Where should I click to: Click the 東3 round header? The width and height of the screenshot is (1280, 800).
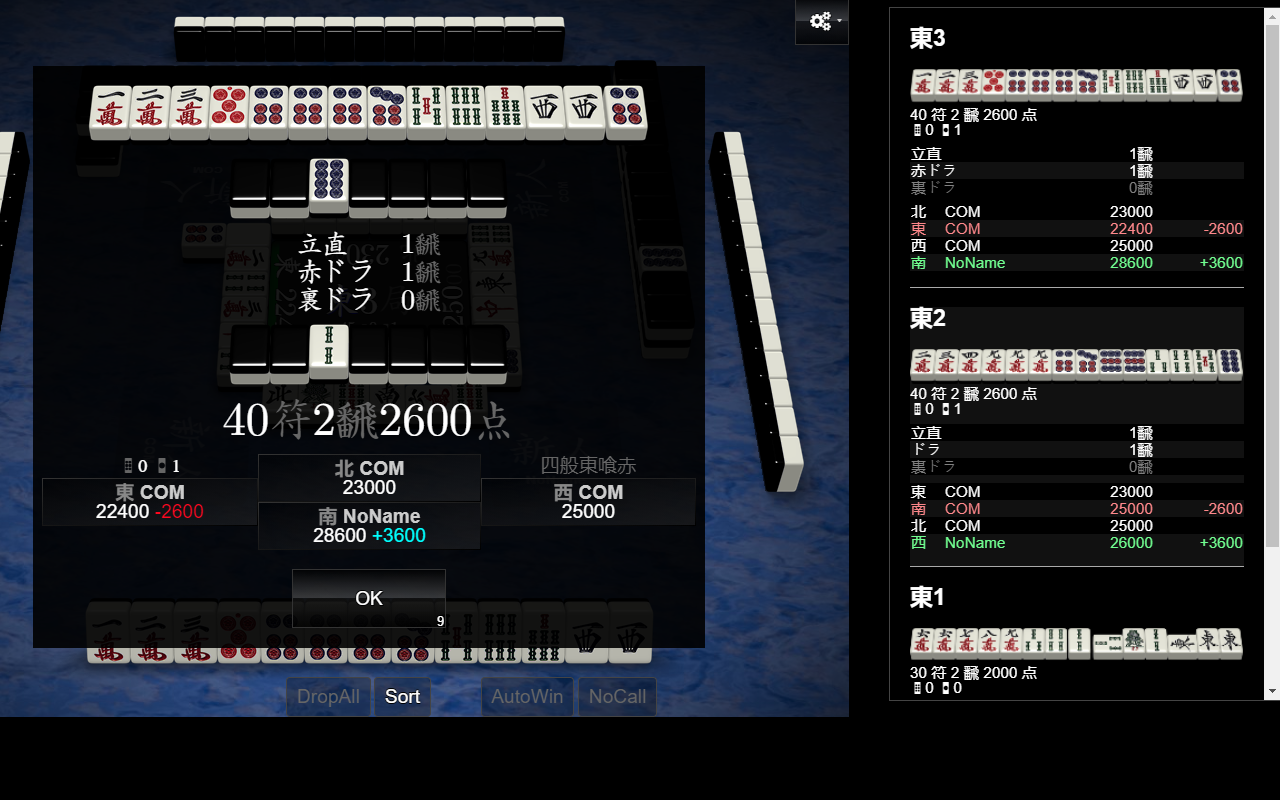(x=924, y=38)
